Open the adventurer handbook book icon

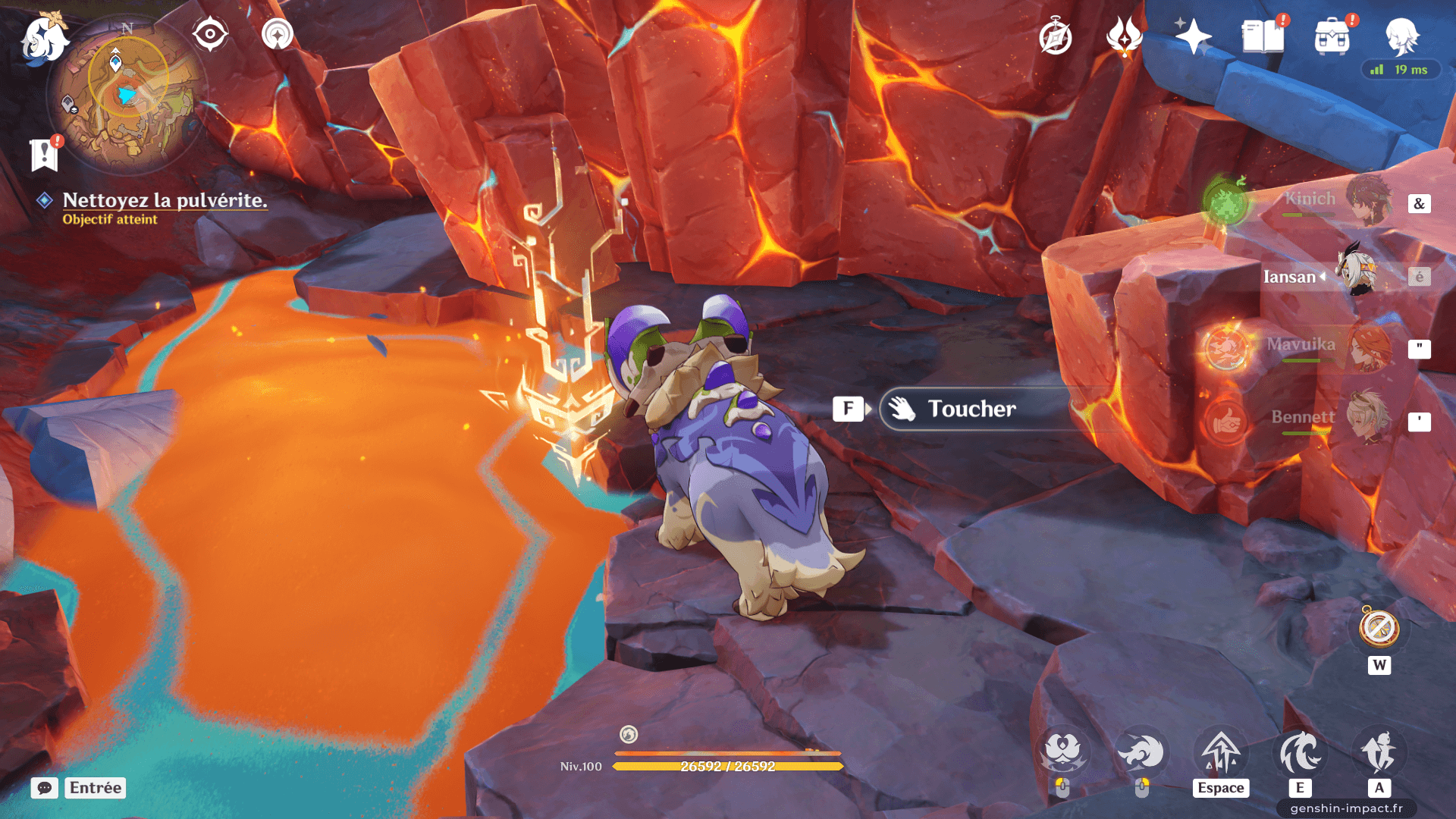(1262, 36)
